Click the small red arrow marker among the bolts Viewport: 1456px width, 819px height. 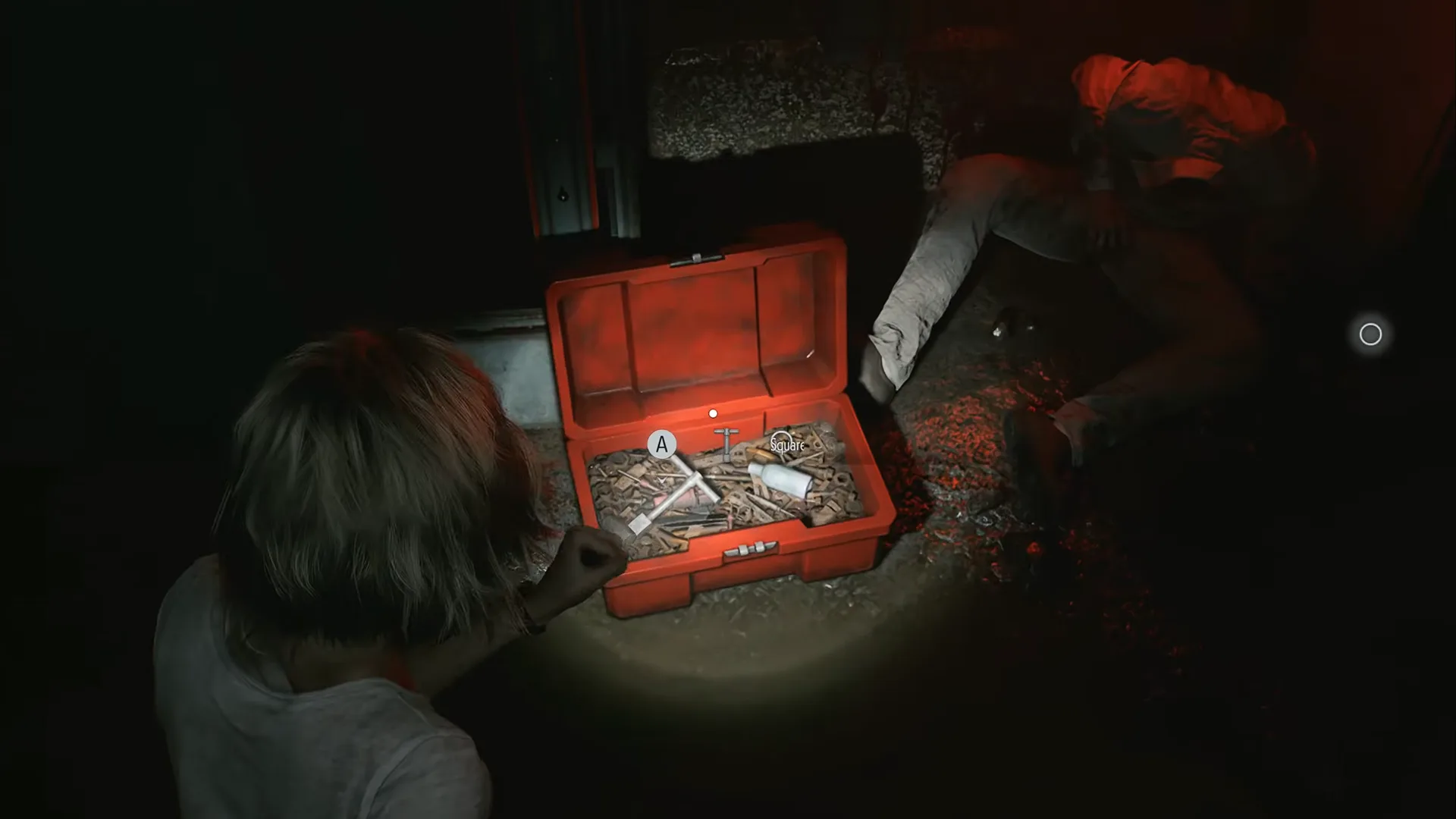(661, 481)
